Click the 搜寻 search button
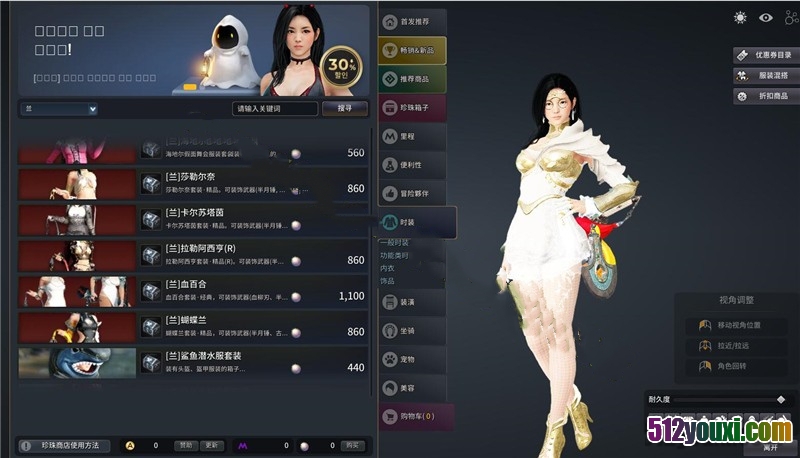Image resolution: width=800 pixels, height=458 pixels. [x=345, y=108]
